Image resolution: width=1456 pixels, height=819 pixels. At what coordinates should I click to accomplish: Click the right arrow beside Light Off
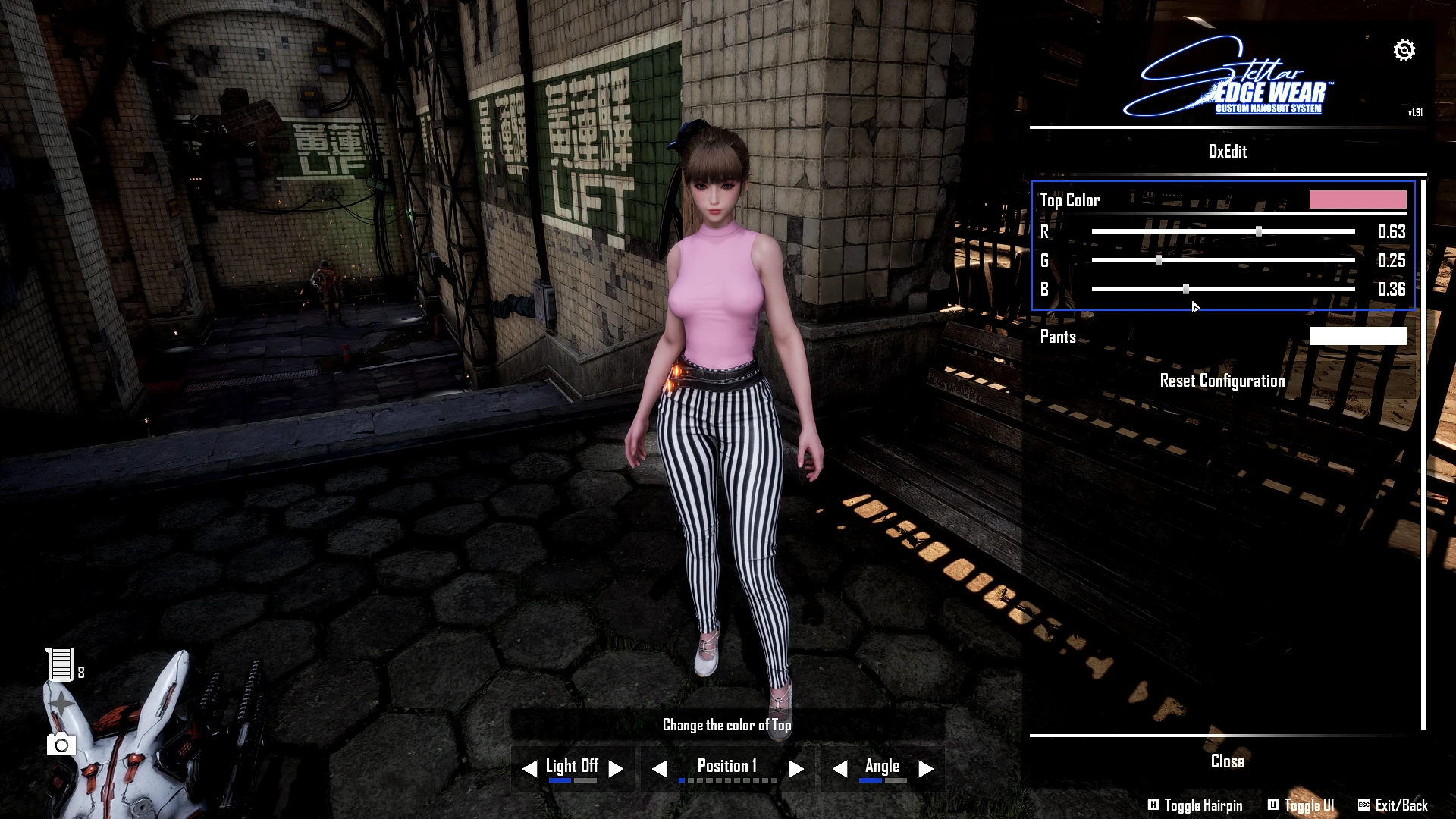(x=616, y=769)
